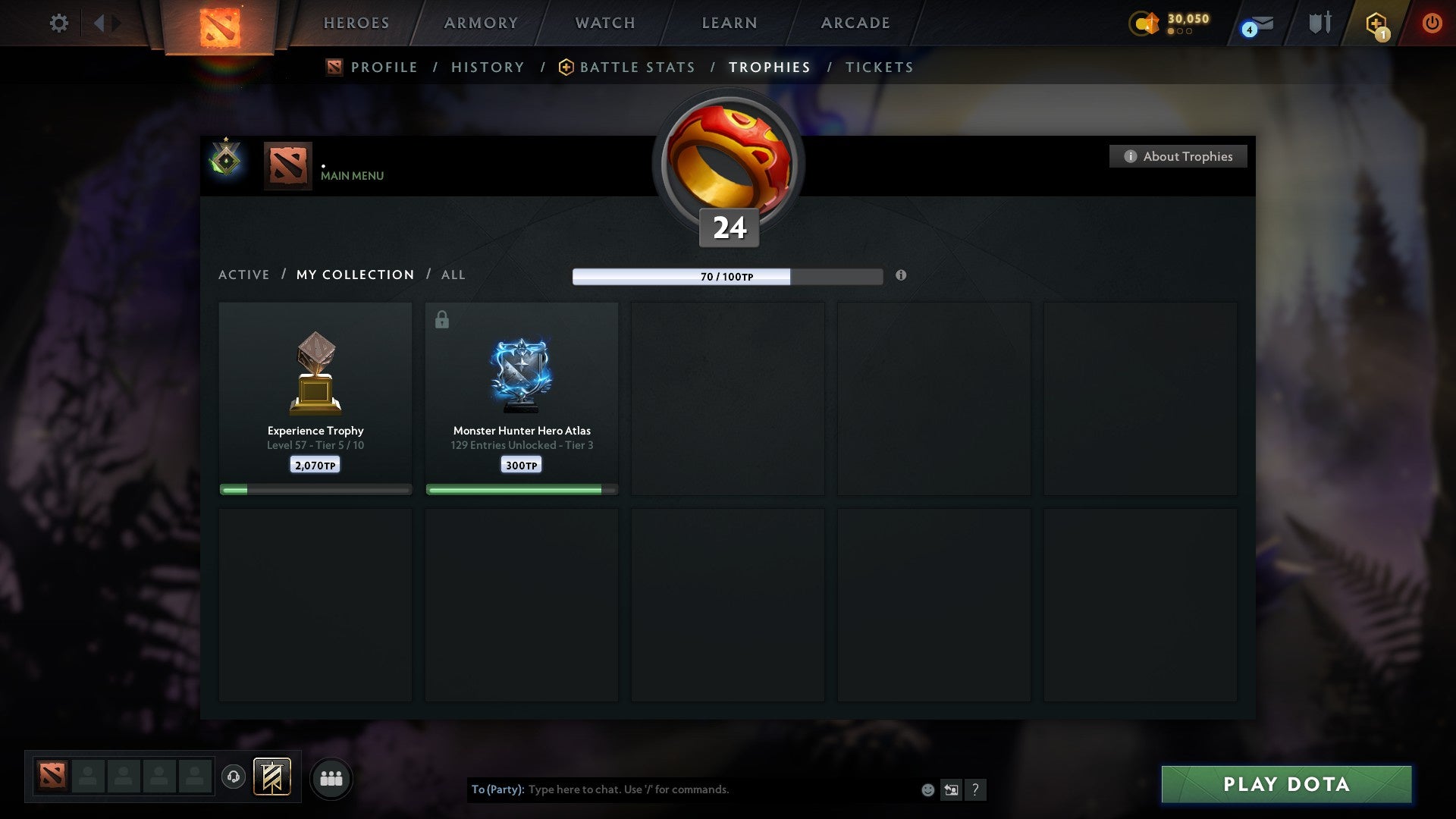Image resolution: width=1456 pixels, height=819 pixels.
Task: Open the friends list icon
Action: [x=331, y=777]
